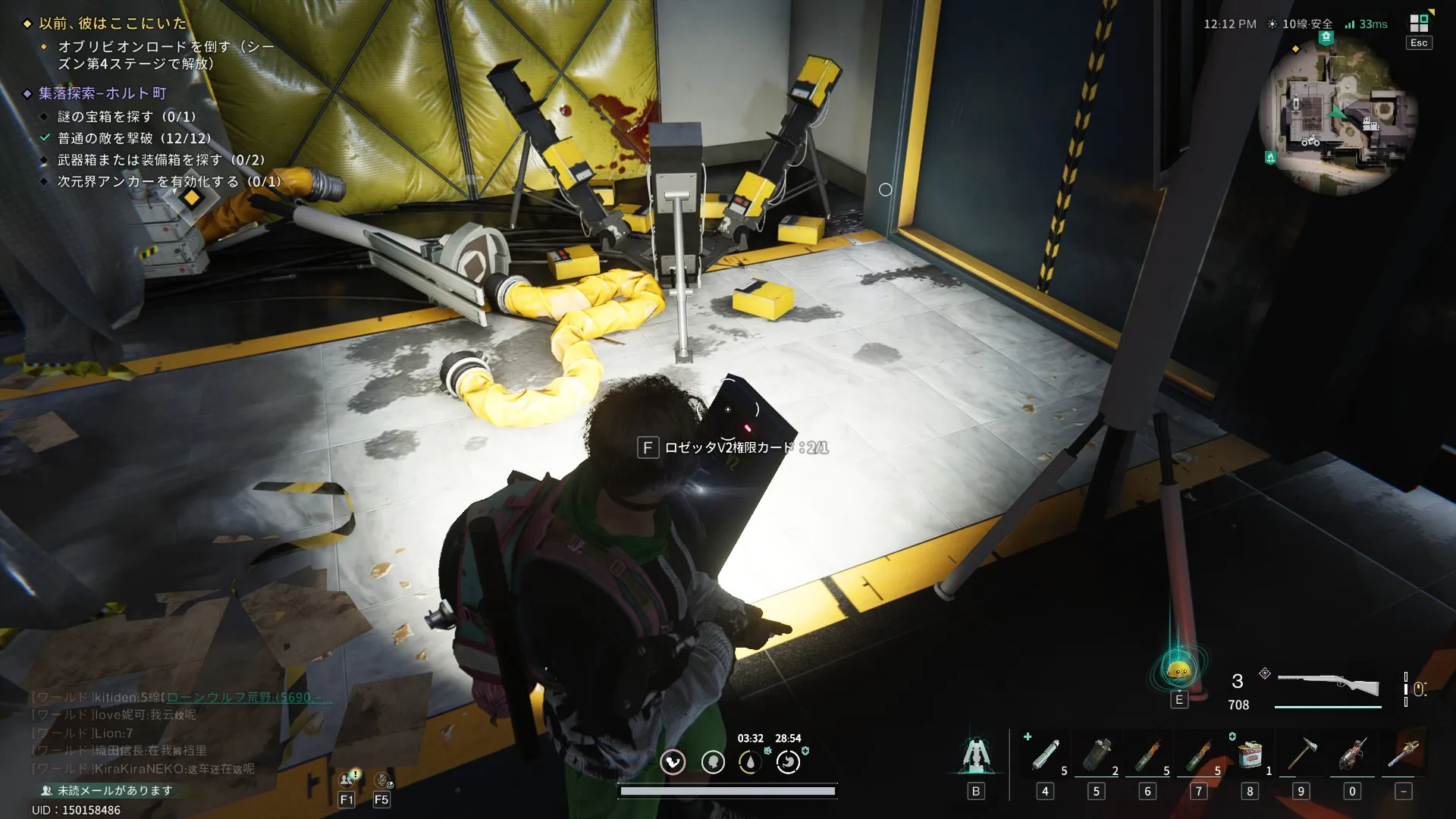1456x819 pixels.
Task: Open the circular minimap
Action: pyautogui.click(x=1338, y=114)
